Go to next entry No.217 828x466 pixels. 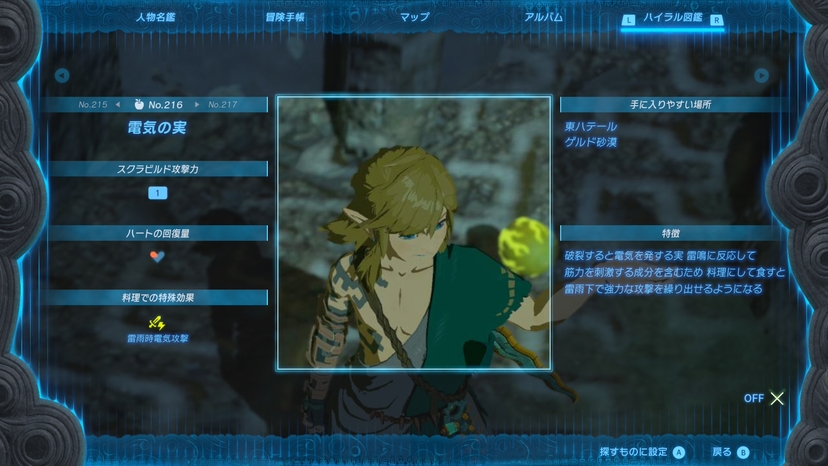point(222,104)
